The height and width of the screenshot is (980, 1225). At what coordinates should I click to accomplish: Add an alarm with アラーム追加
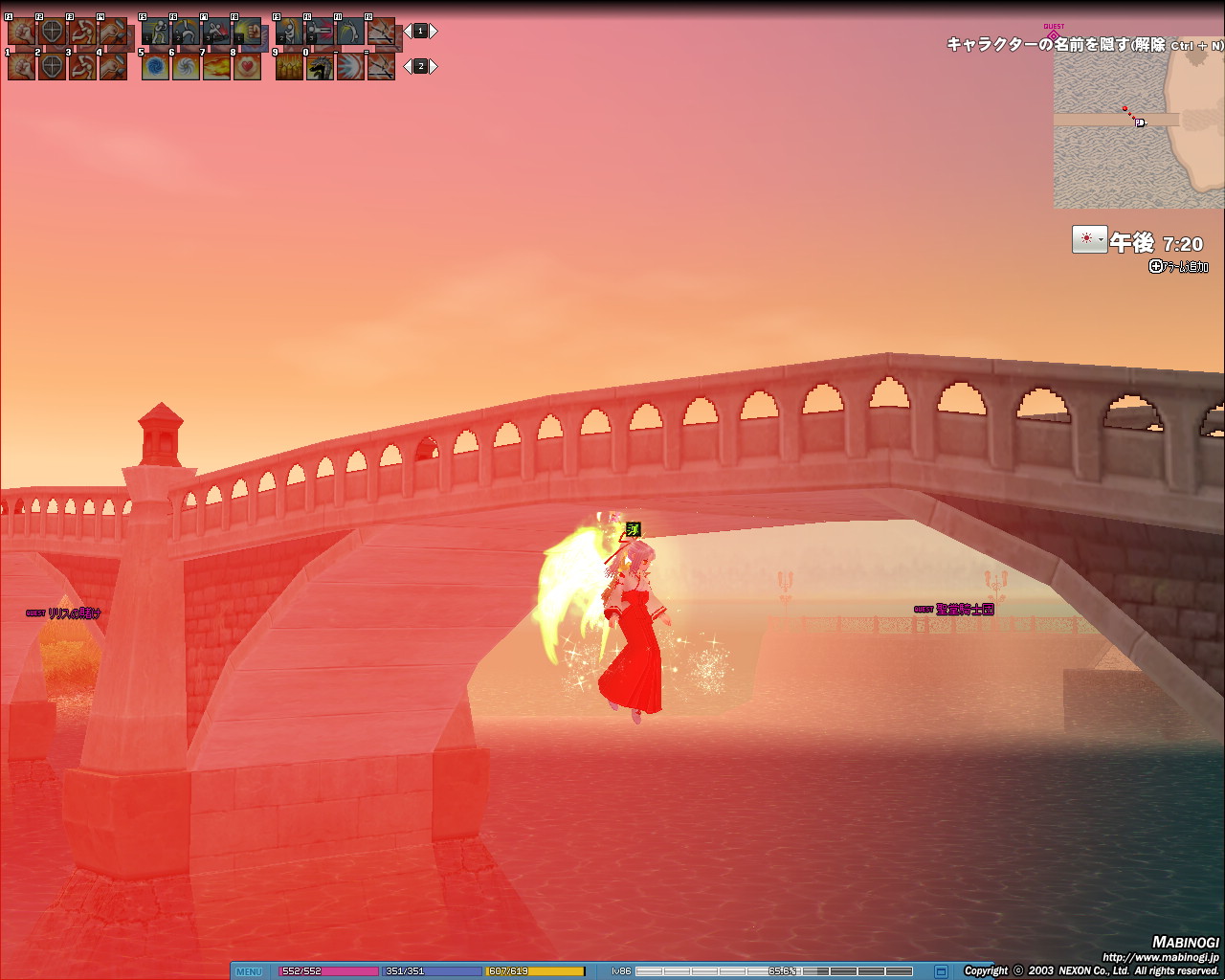(1179, 267)
